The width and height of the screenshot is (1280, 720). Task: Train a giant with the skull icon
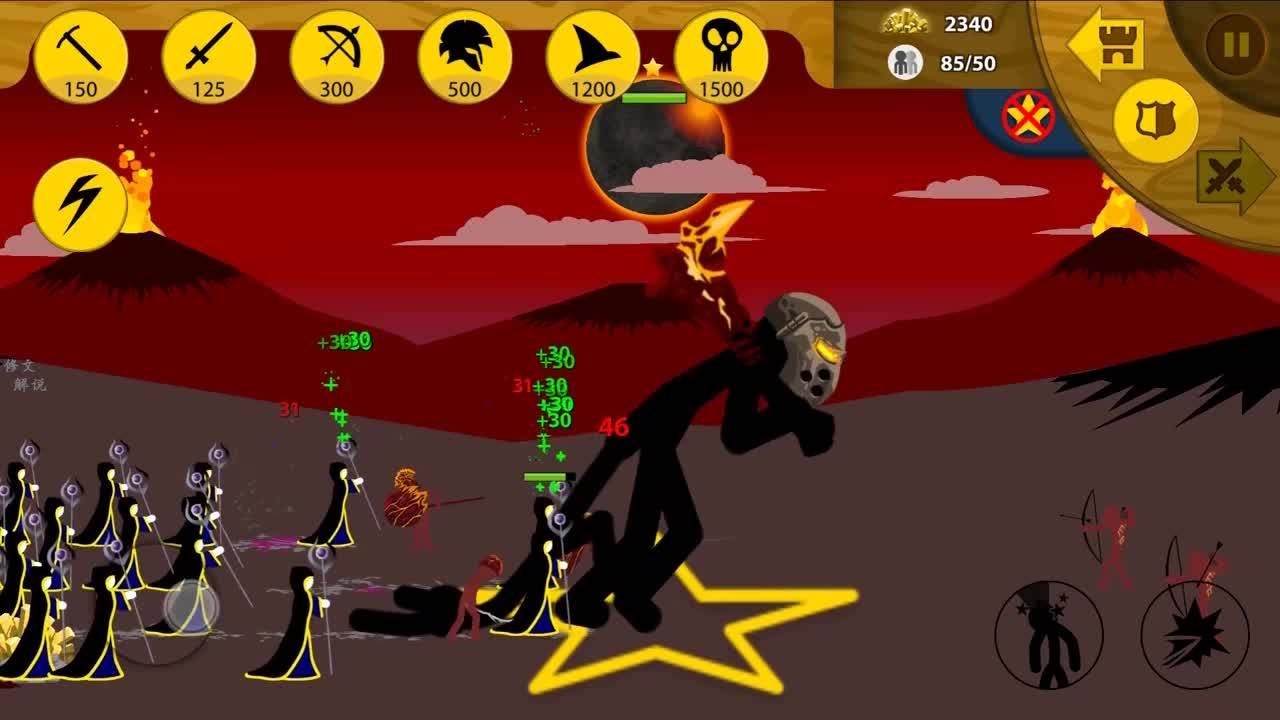(720, 57)
